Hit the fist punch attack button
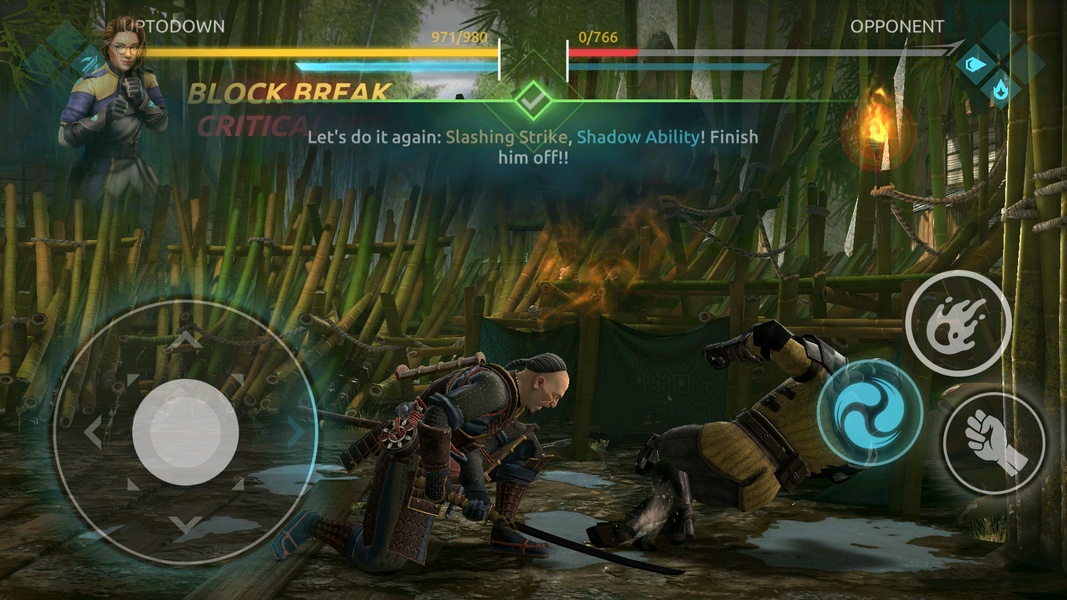 click(x=993, y=441)
